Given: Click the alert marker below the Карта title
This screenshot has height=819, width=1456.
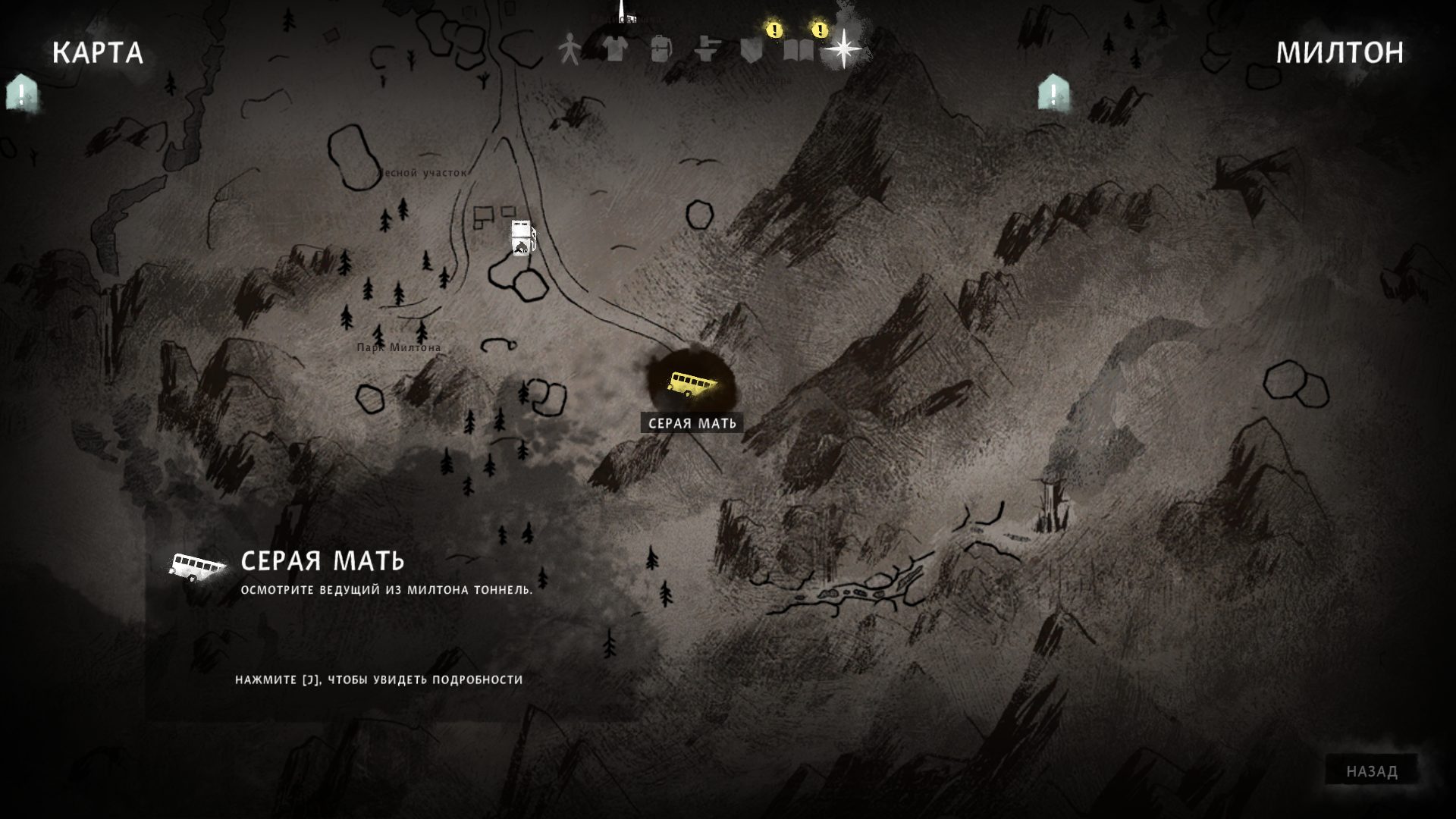Looking at the screenshot, I should [21, 93].
